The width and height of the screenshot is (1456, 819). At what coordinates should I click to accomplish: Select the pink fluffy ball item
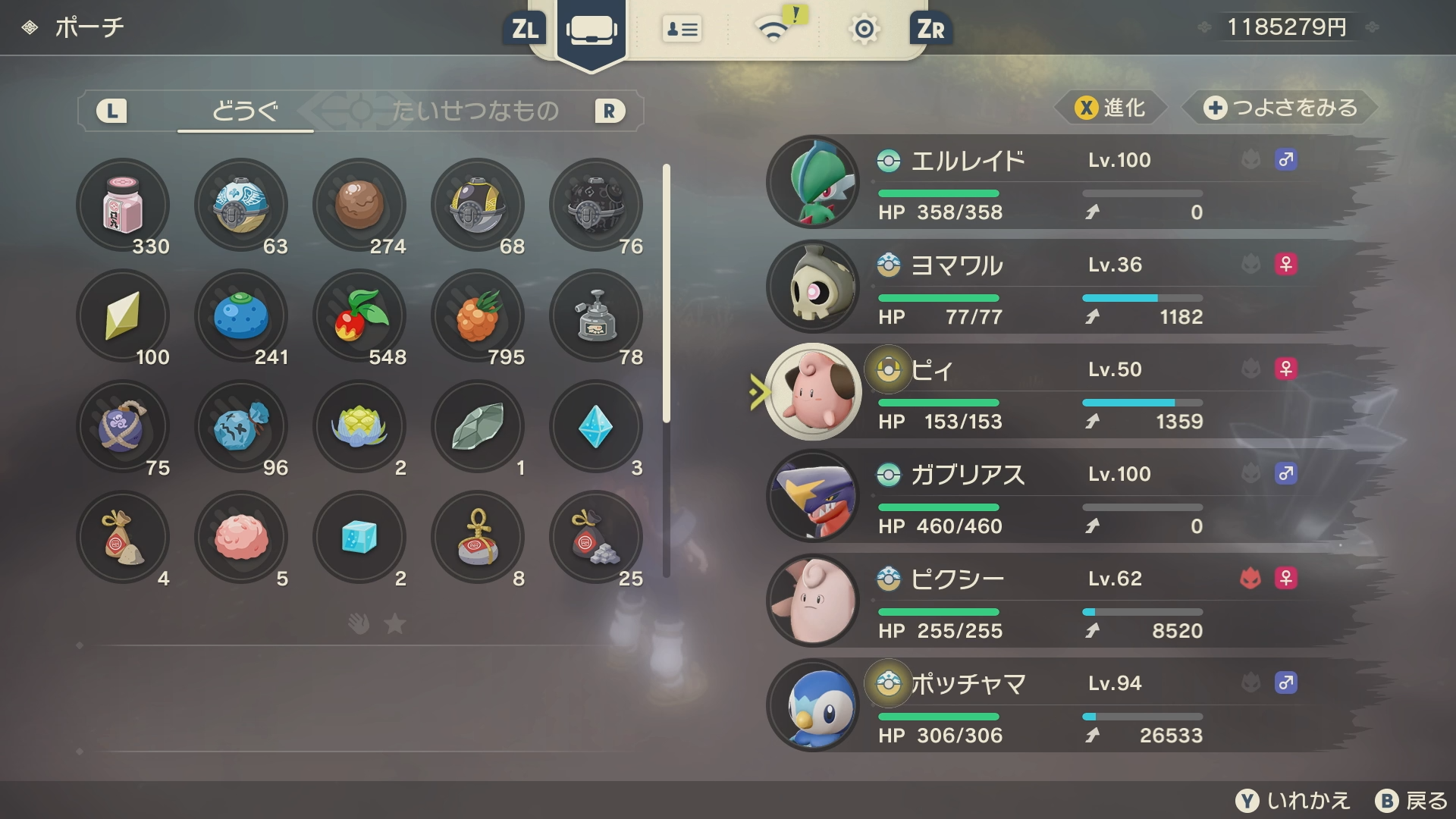(x=241, y=537)
